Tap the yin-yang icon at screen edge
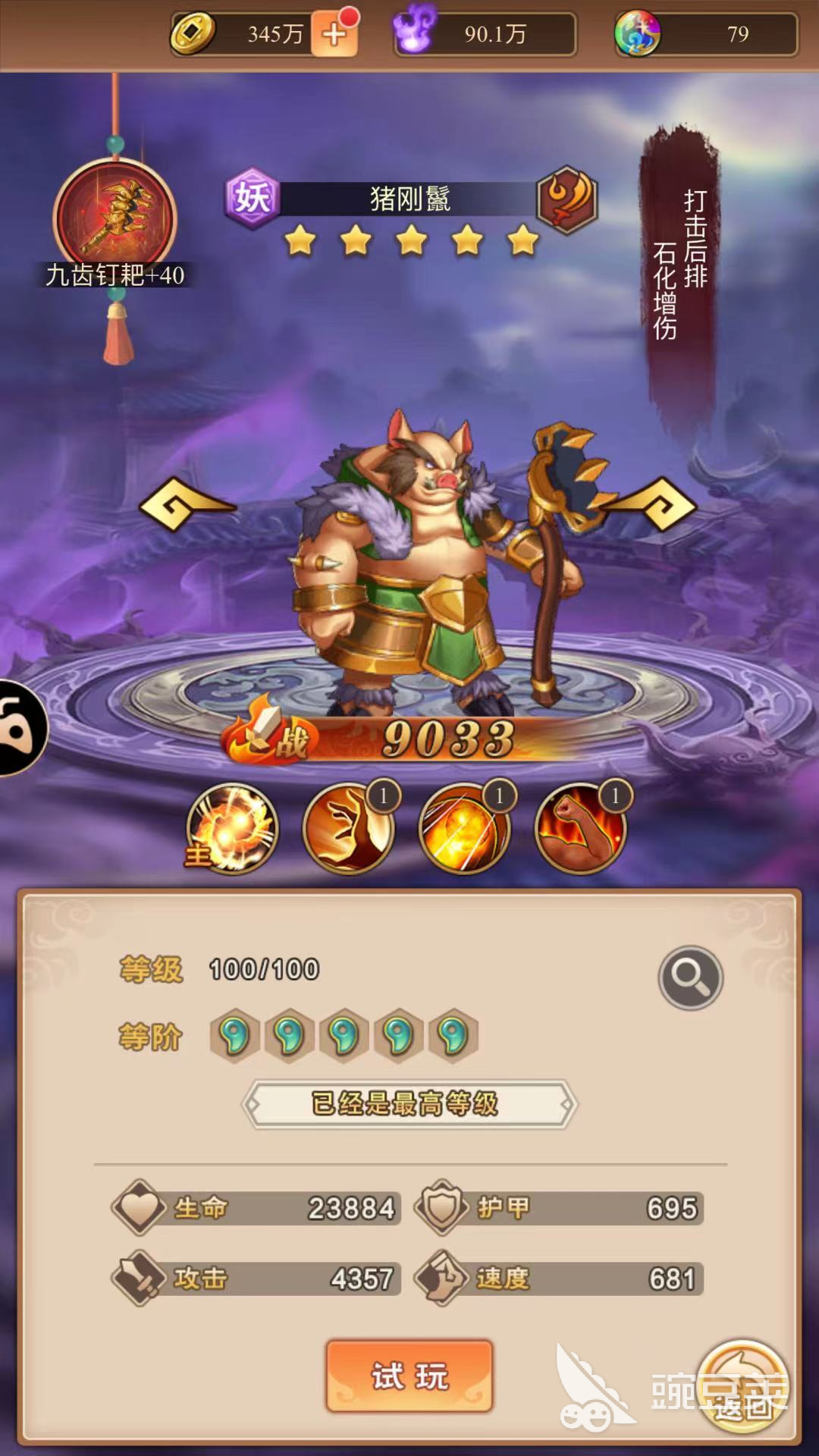This screenshot has height=1456, width=819. (21, 728)
